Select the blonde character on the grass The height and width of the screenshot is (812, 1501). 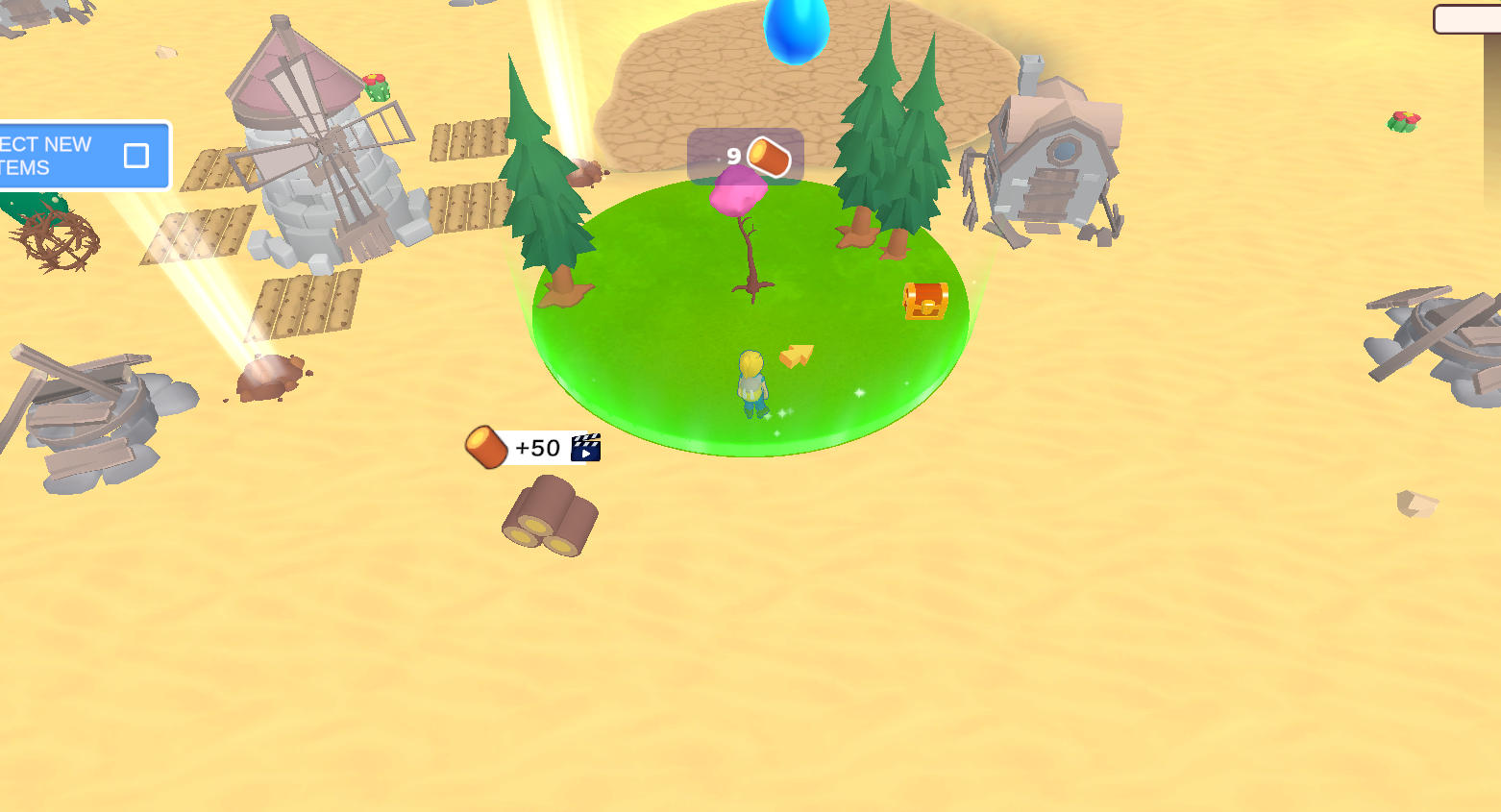751,384
